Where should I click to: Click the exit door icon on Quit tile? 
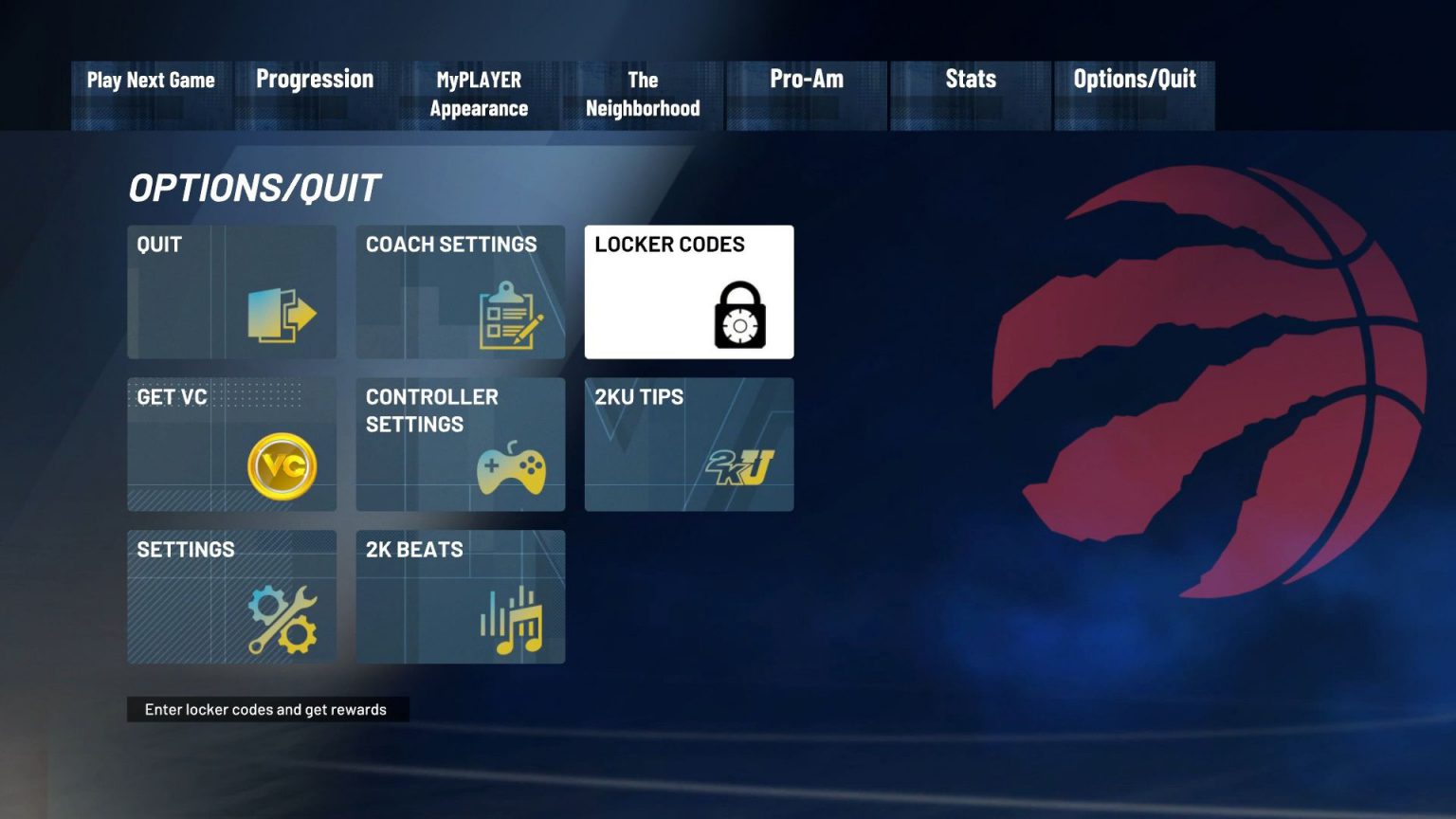[282, 314]
